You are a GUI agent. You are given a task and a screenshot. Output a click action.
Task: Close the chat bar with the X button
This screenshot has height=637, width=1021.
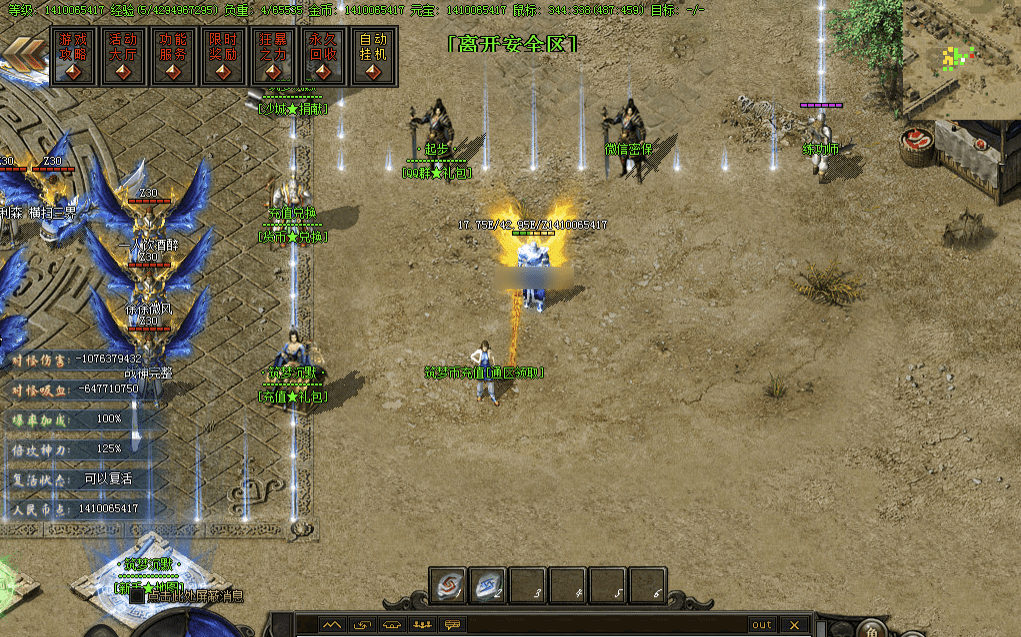pos(795,625)
